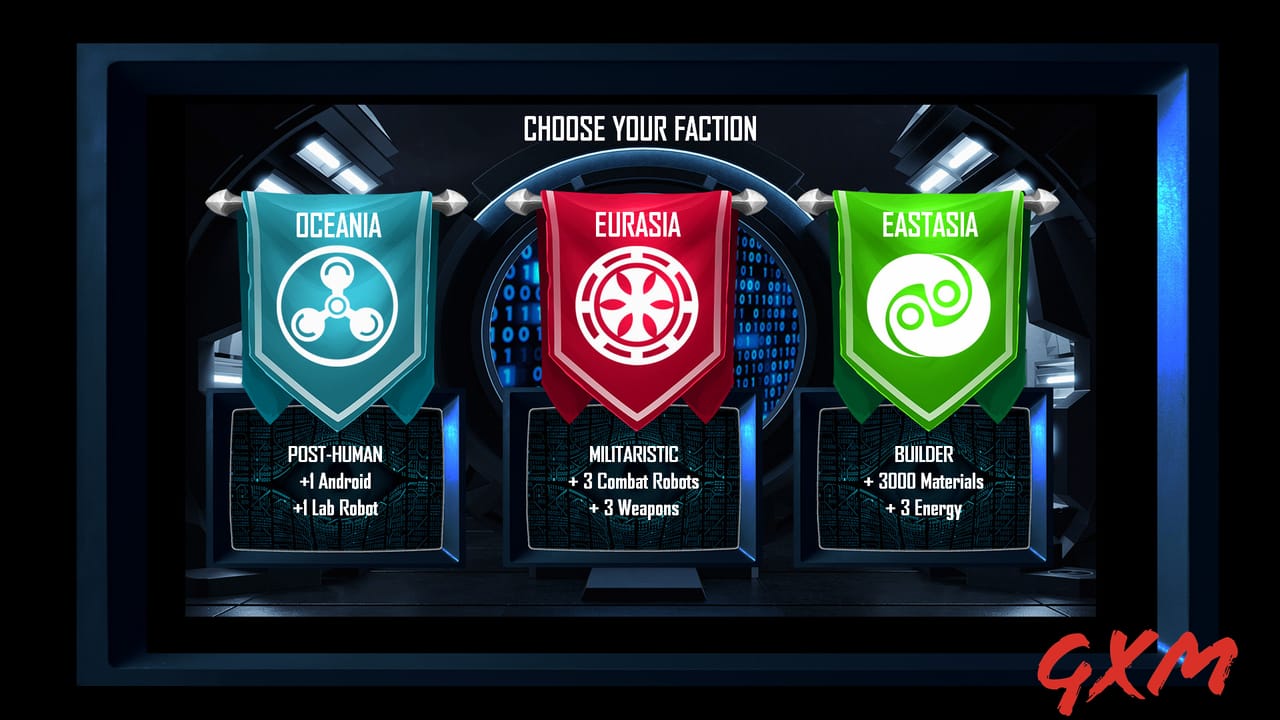
Task: Click the +1 Android bonus text
Action: point(334,480)
